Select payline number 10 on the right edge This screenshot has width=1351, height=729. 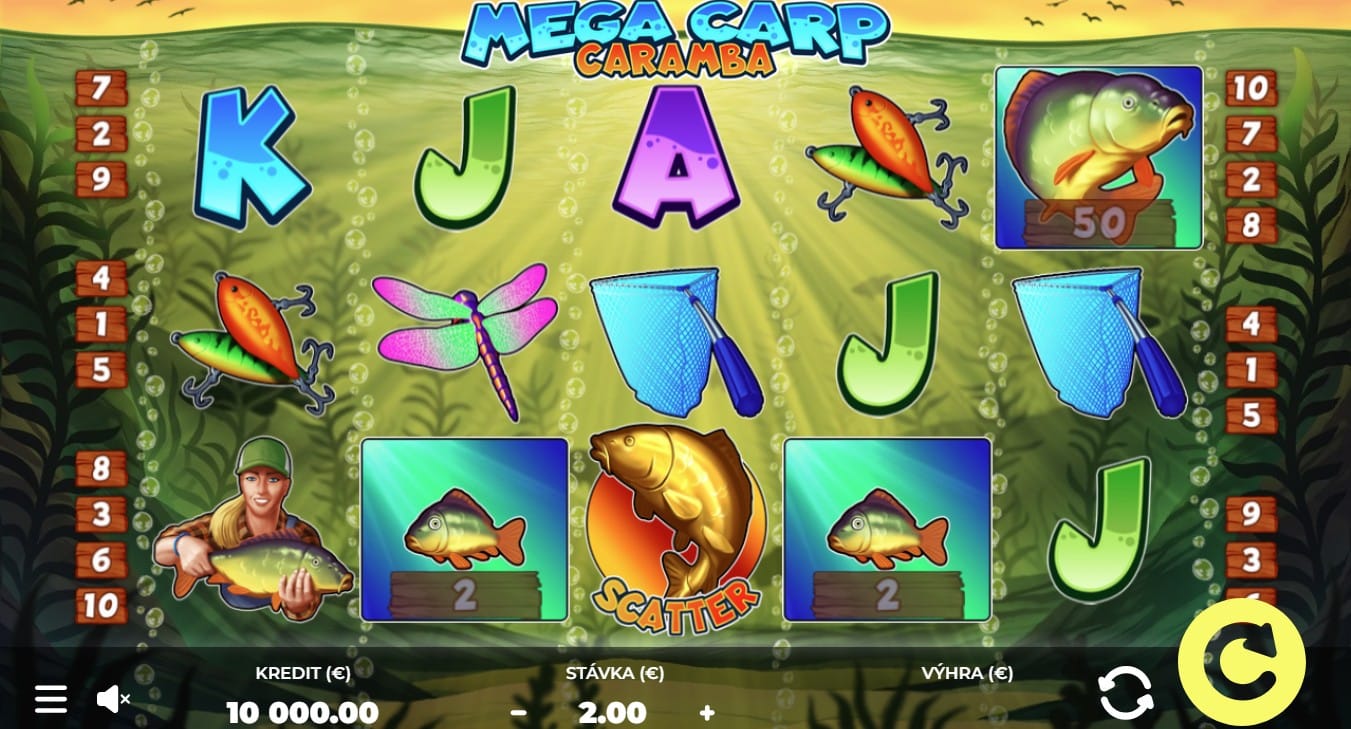tap(1249, 89)
